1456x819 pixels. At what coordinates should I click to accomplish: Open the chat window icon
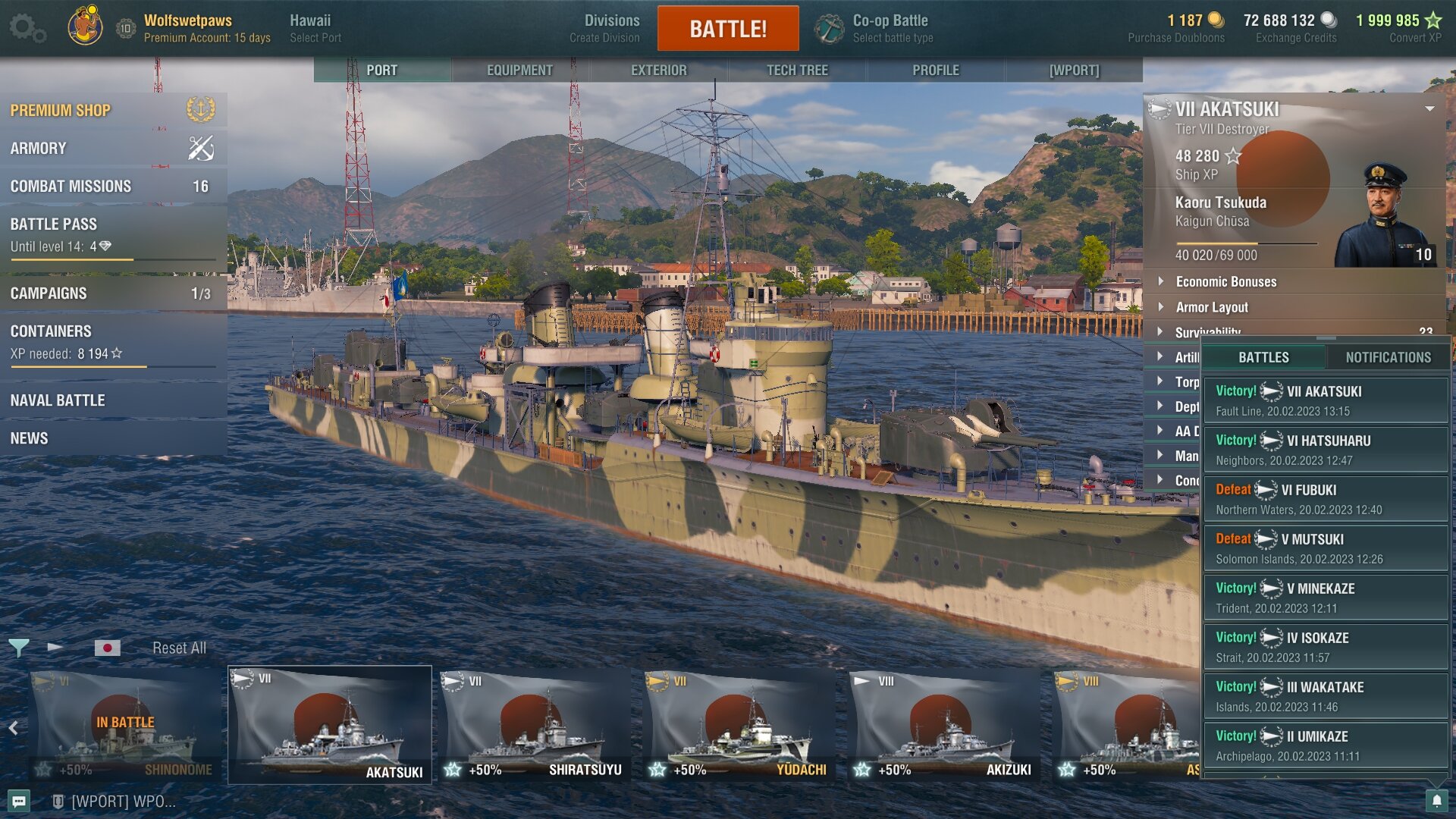[x=19, y=801]
